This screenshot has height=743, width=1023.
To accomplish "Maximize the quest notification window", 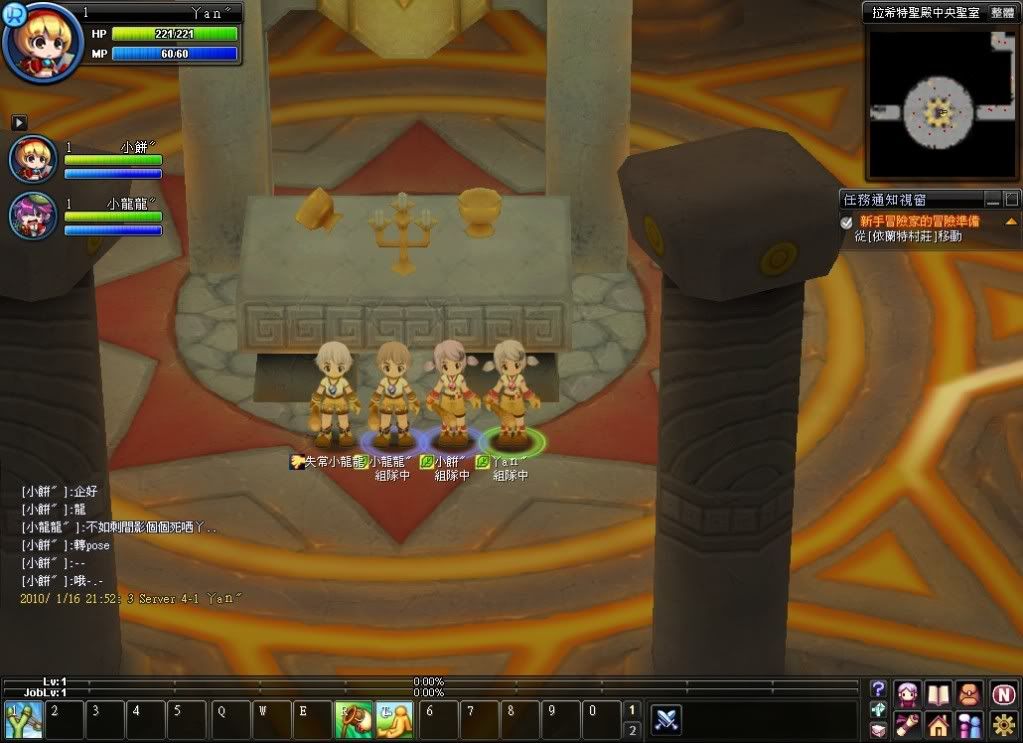I will (x=1011, y=199).
